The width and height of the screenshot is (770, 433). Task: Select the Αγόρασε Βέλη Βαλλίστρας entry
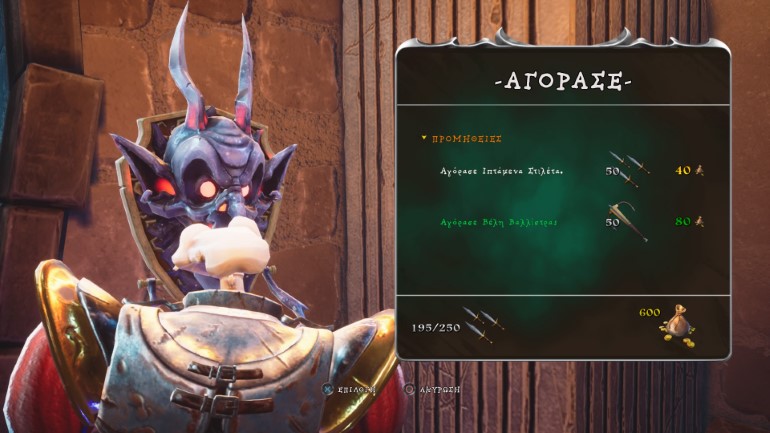(500, 222)
